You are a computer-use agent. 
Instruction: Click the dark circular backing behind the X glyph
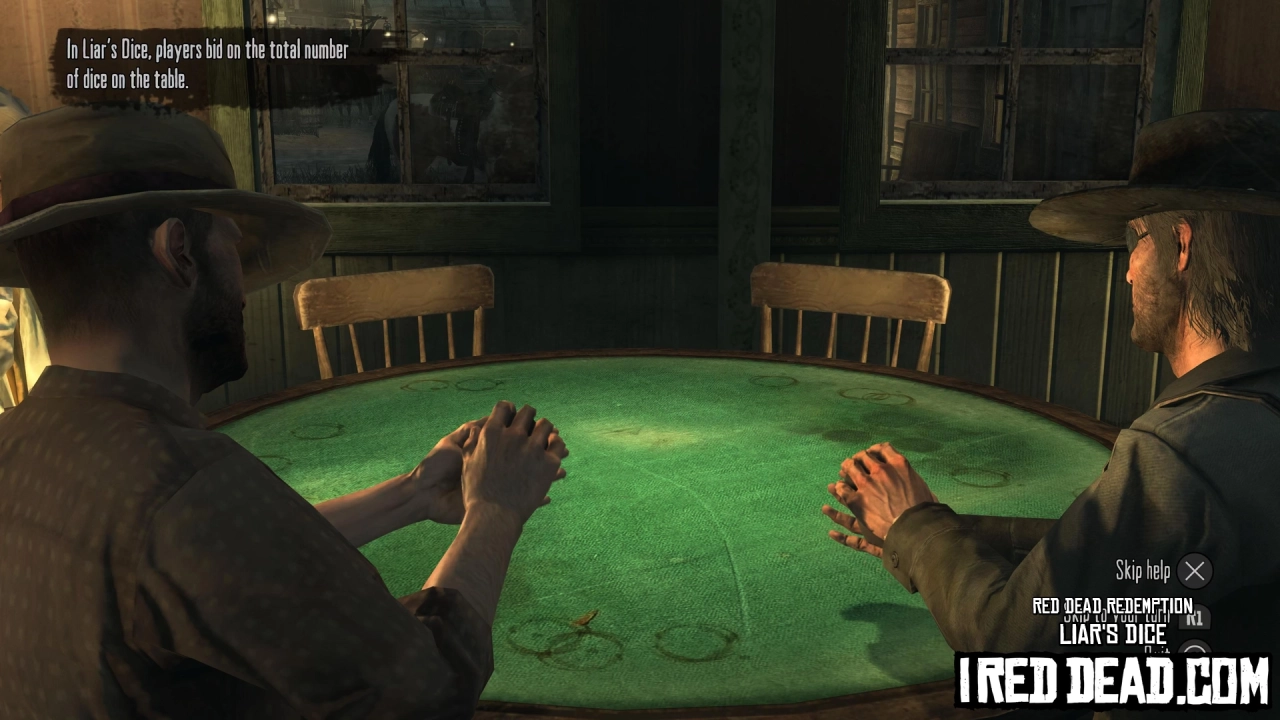(x=1194, y=571)
